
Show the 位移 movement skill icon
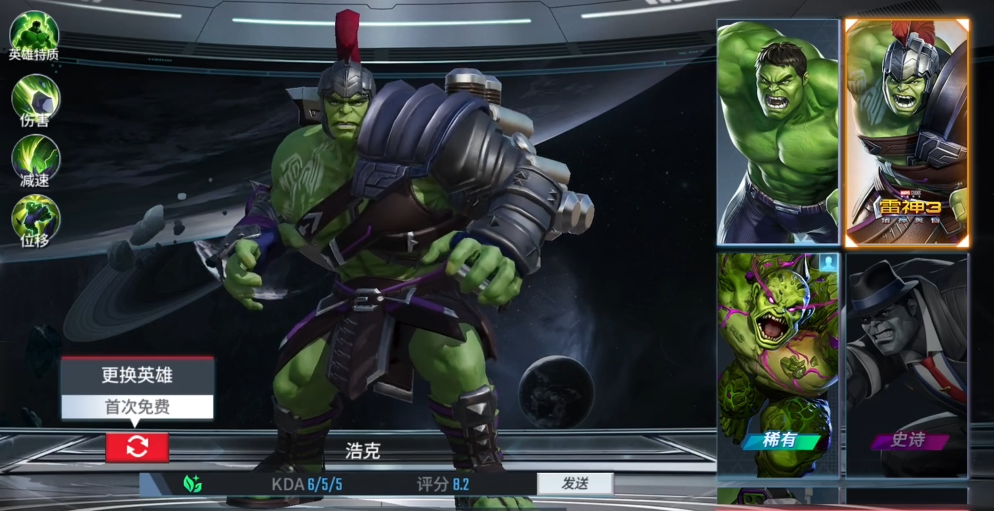click(35, 218)
